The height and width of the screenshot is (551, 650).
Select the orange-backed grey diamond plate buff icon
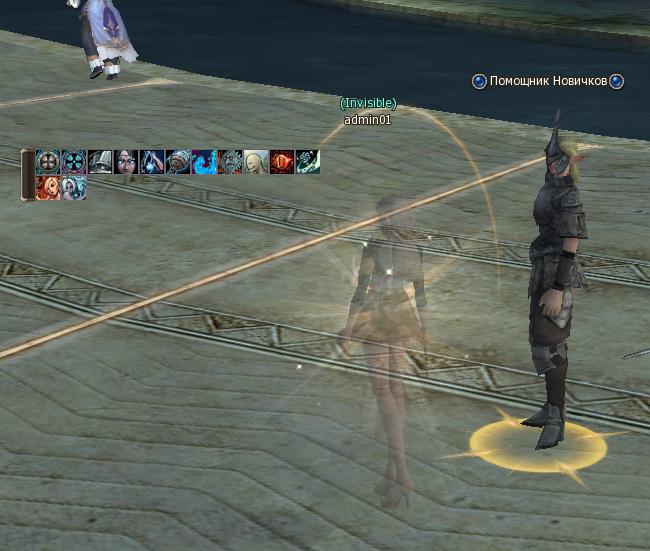(x=230, y=162)
